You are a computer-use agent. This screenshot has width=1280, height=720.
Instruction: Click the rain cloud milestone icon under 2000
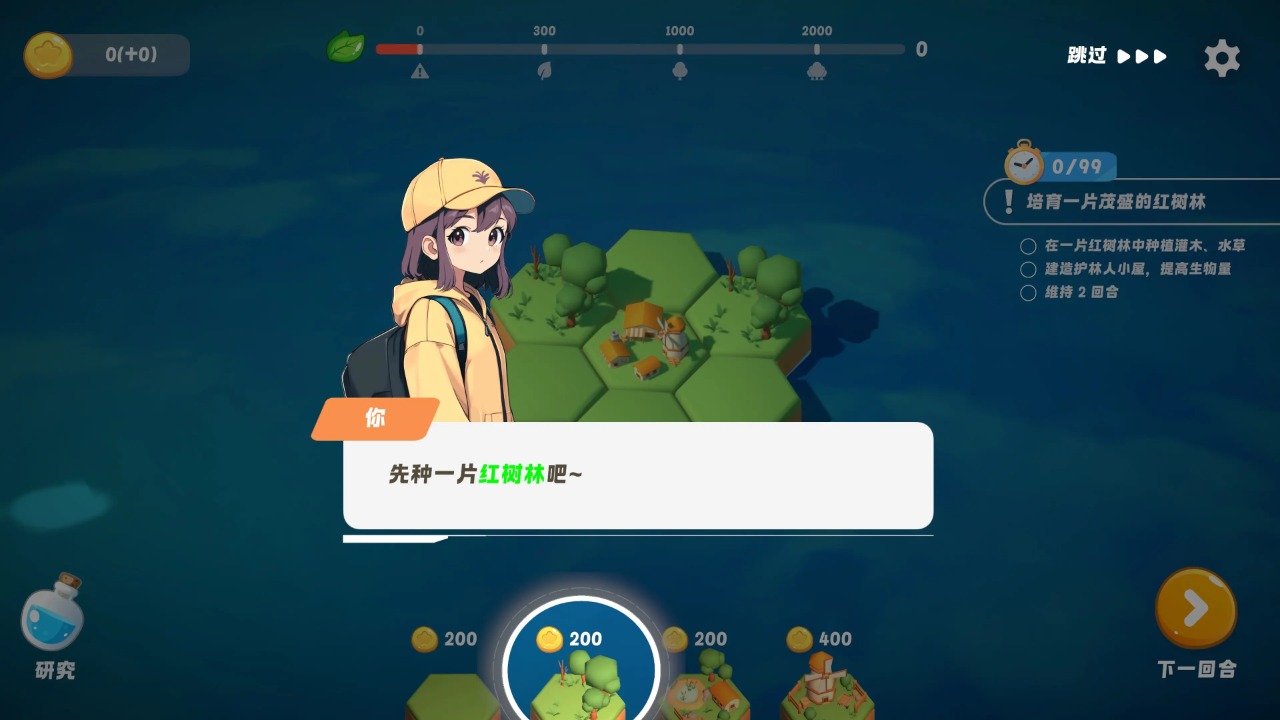coord(818,71)
